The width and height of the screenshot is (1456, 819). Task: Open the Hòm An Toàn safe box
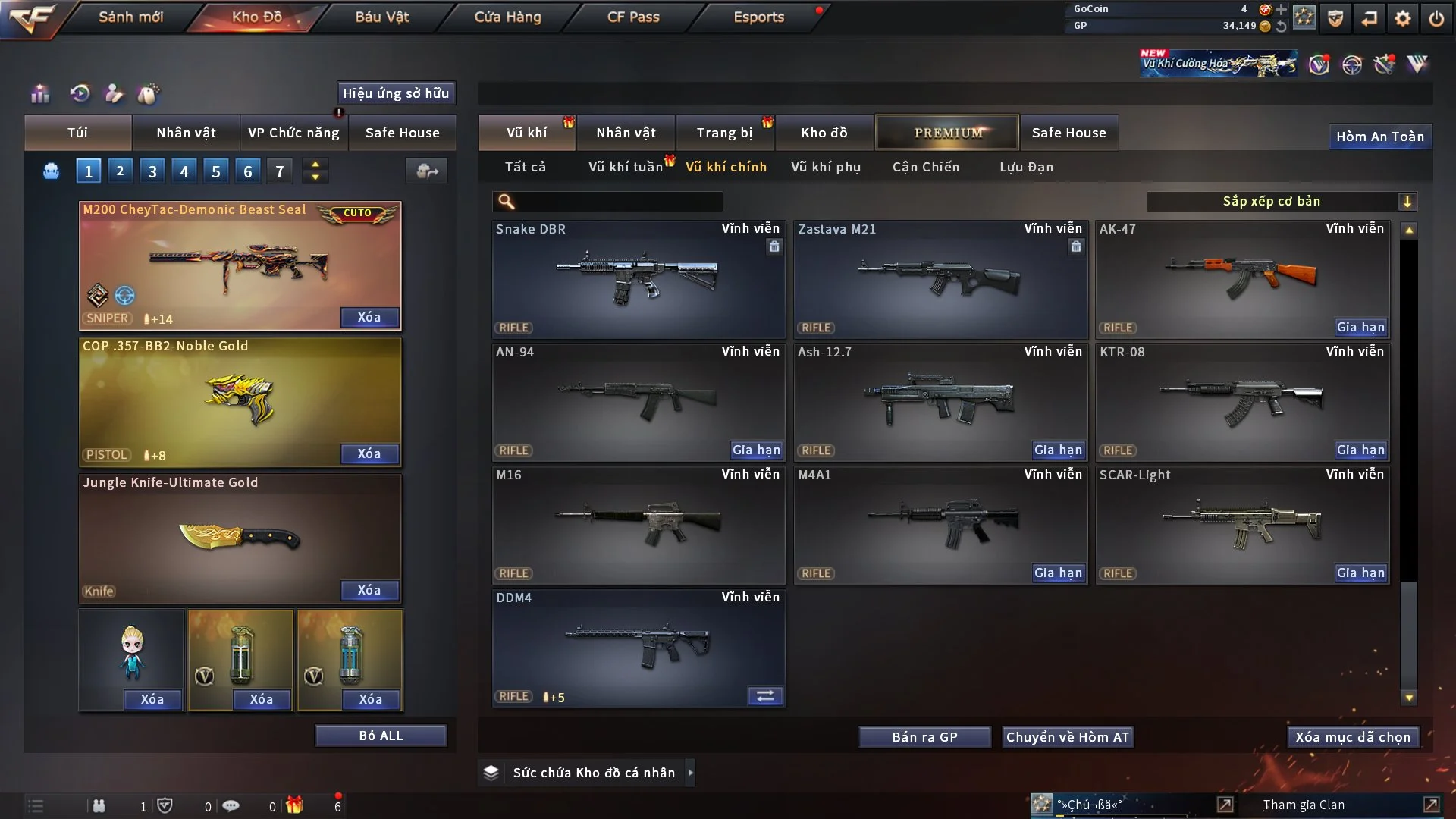tap(1379, 136)
